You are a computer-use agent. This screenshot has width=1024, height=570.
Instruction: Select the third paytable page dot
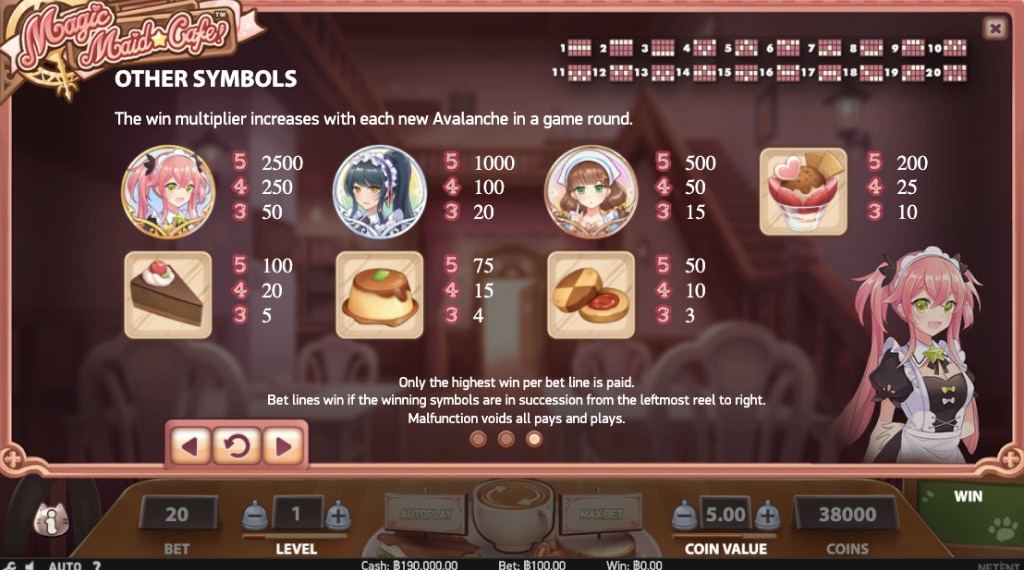pyautogui.click(x=534, y=438)
